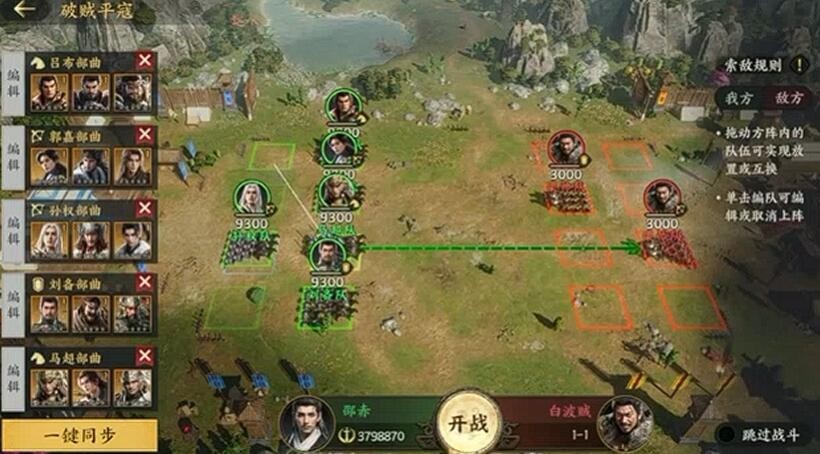Edit the 刘备部曲 squad

[x=13, y=308]
